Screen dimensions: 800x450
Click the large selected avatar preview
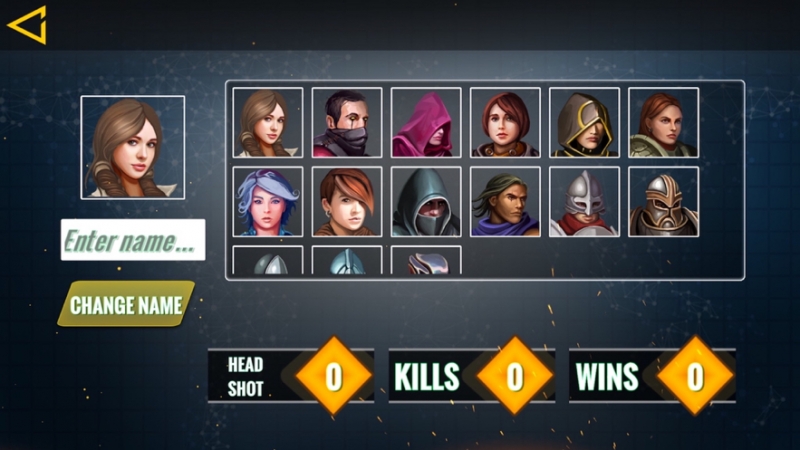(133, 148)
